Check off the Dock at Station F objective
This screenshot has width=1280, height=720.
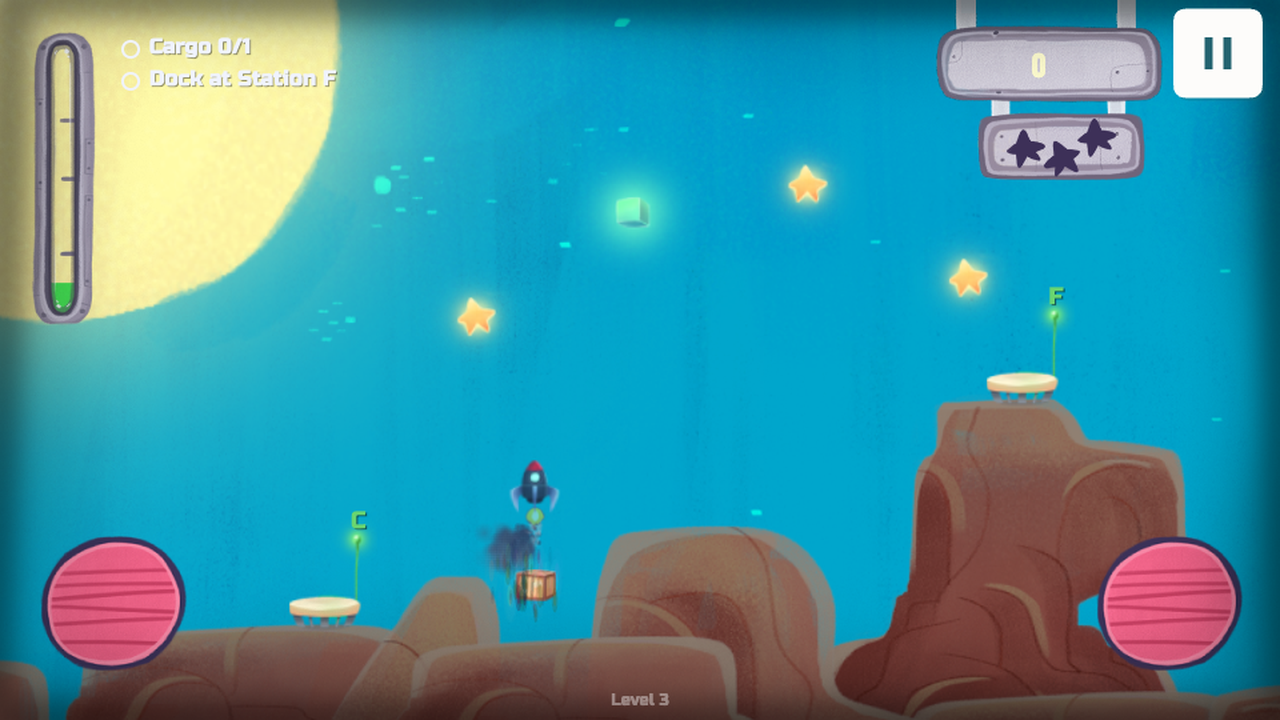tap(130, 79)
